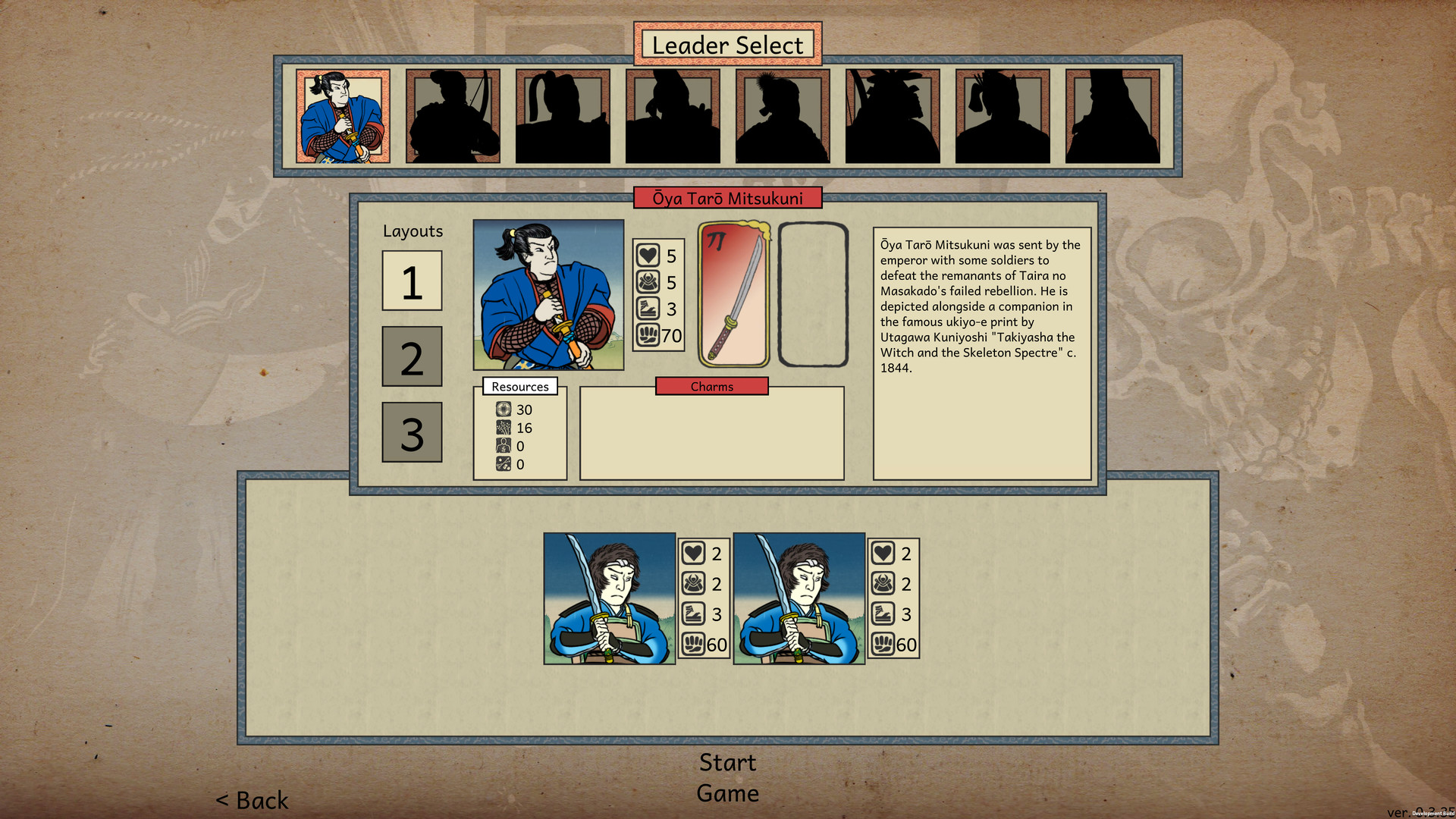The image size is (1456, 819).
Task: Open the Resources panel header
Action: click(519, 387)
